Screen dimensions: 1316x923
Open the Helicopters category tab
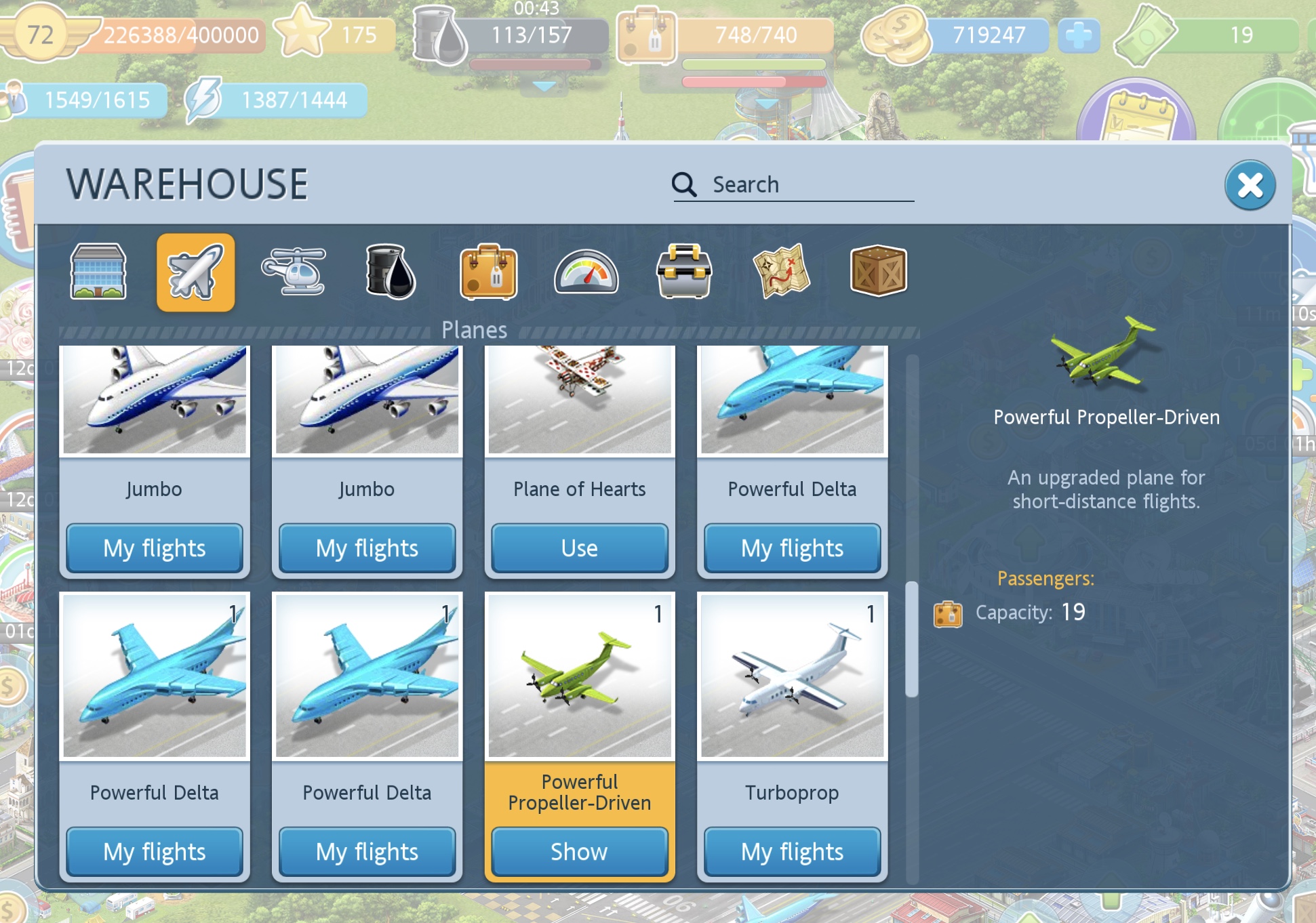[x=294, y=272]
